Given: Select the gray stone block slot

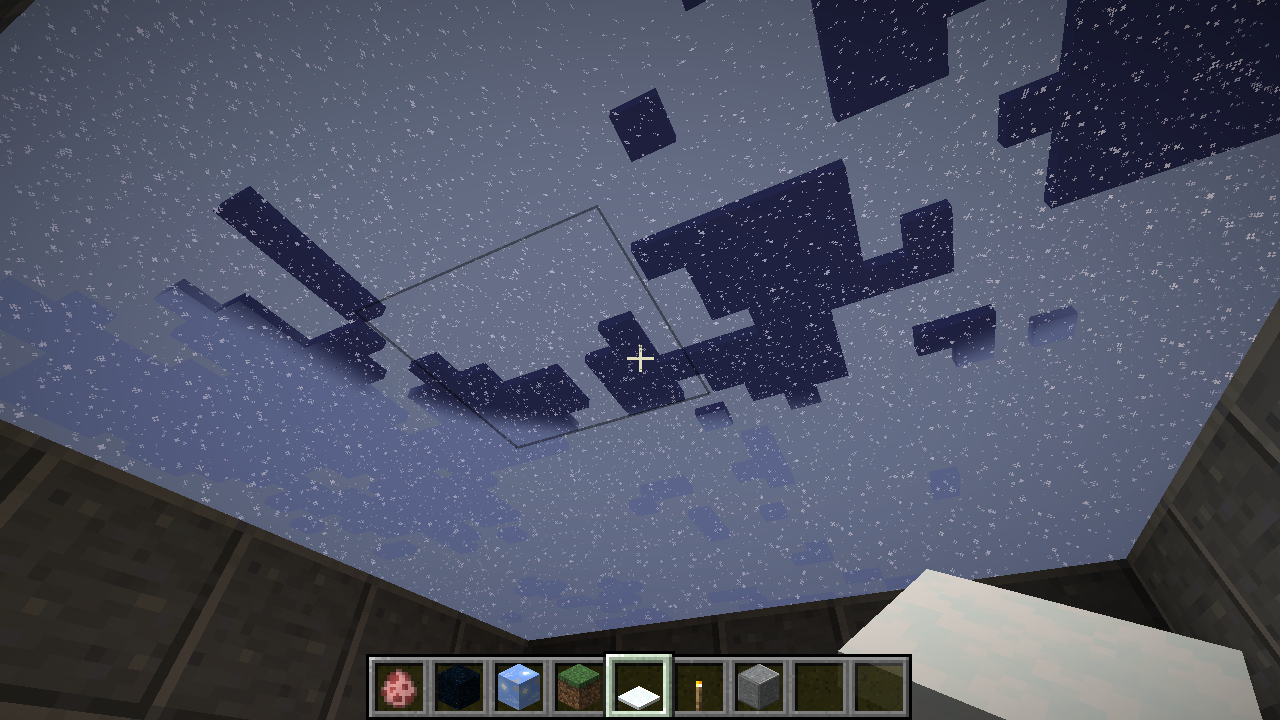Looking at the screenshot, I should point(759,687).
